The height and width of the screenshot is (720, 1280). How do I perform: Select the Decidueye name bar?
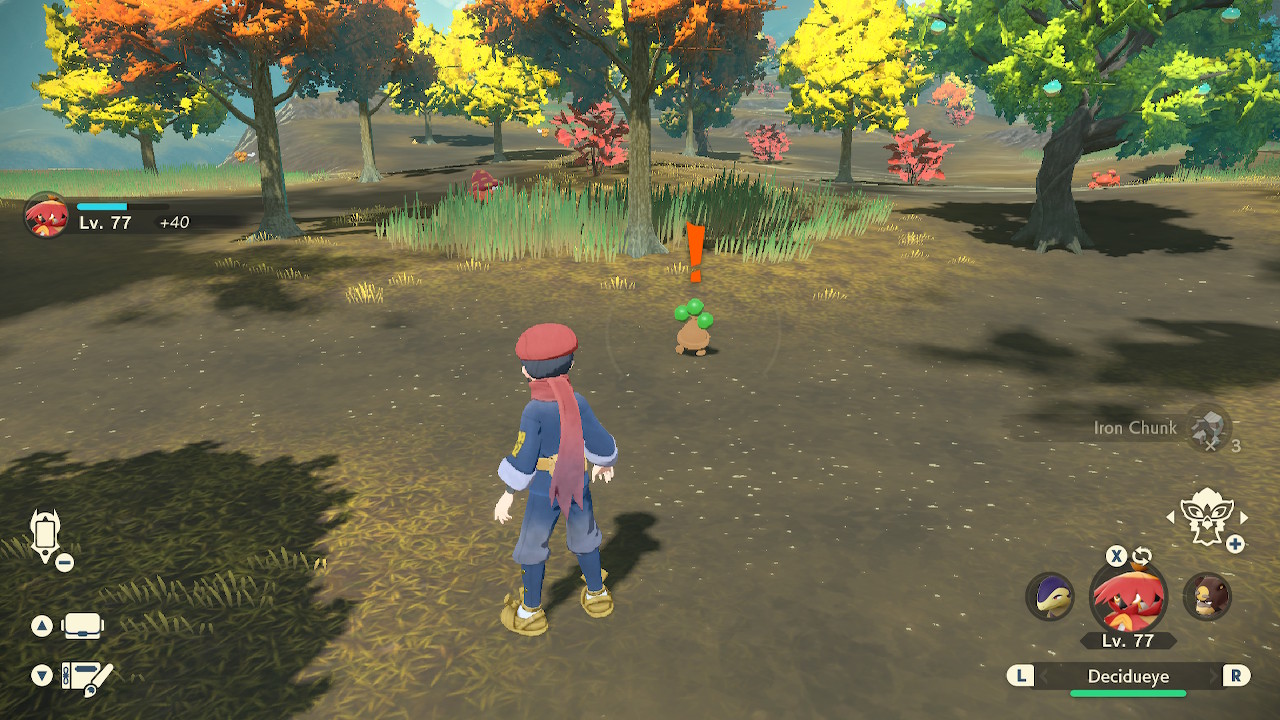pyautogui.click(x=1128, y=676)
